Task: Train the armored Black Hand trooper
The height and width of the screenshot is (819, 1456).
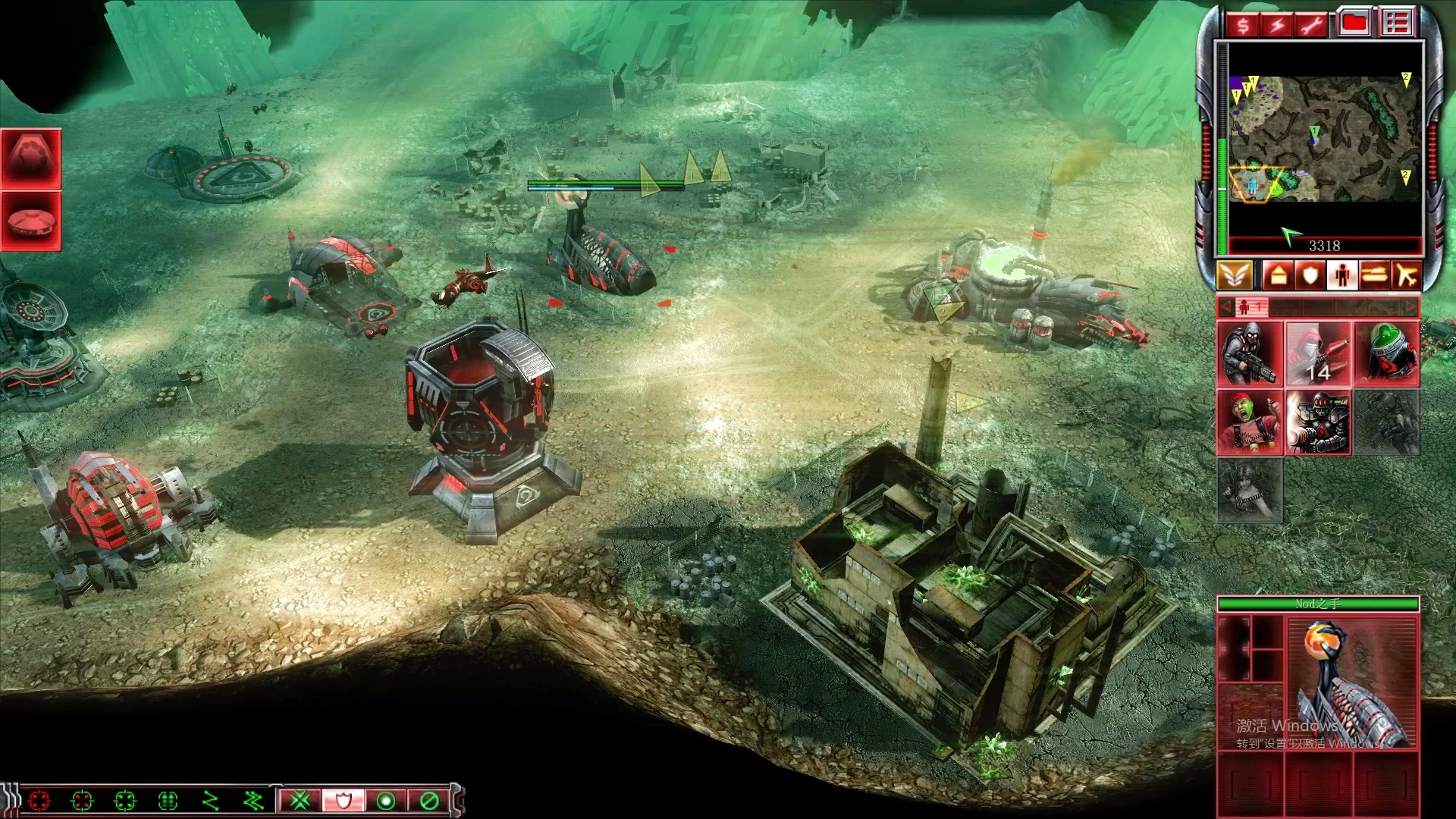Action: coord(1318,422)
